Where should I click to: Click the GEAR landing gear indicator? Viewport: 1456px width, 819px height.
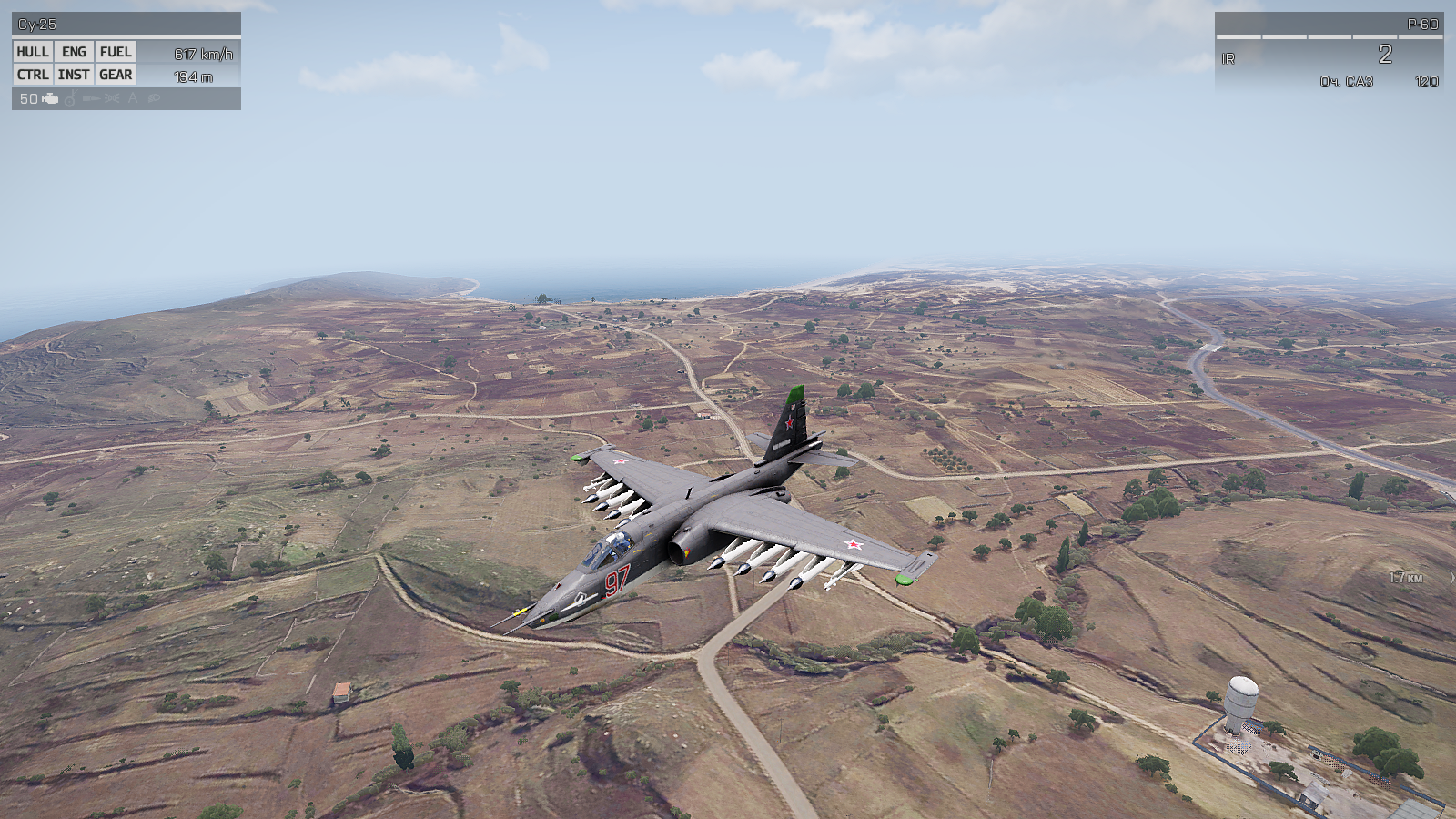coord(116,75)
